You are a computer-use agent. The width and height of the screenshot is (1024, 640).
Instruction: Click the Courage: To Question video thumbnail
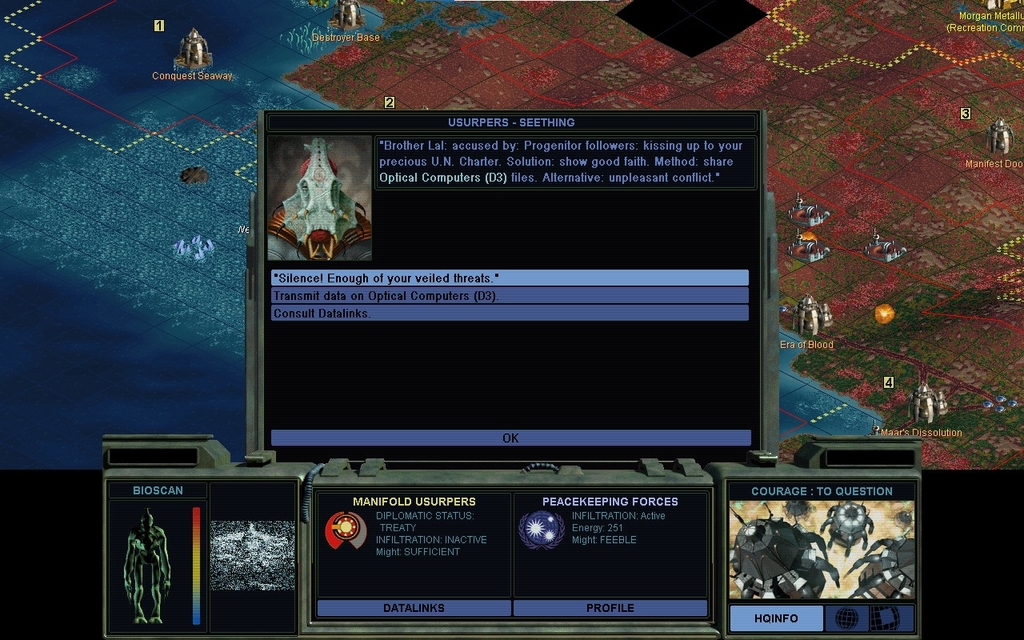(821, 549)
